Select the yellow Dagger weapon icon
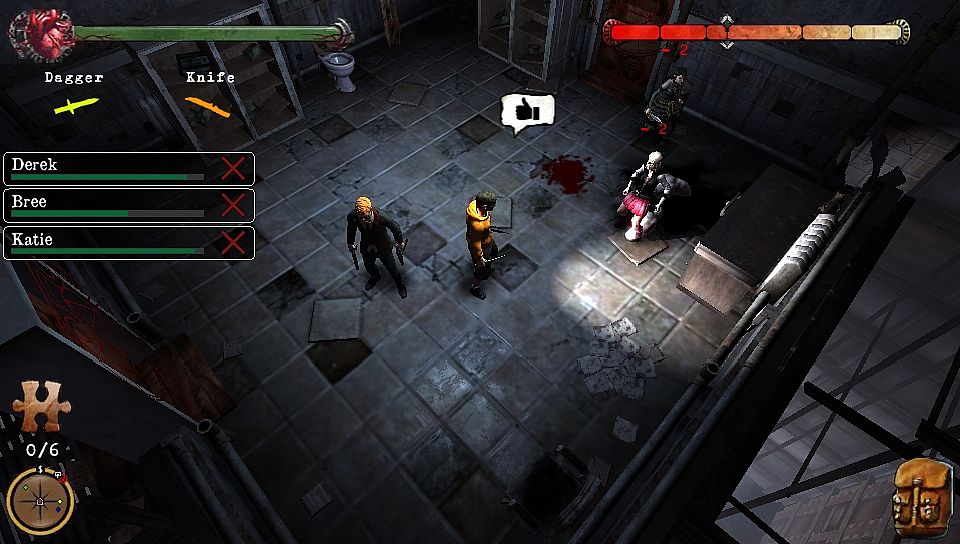The height and width of the screenshot is (544, 960). coord(75,105)
